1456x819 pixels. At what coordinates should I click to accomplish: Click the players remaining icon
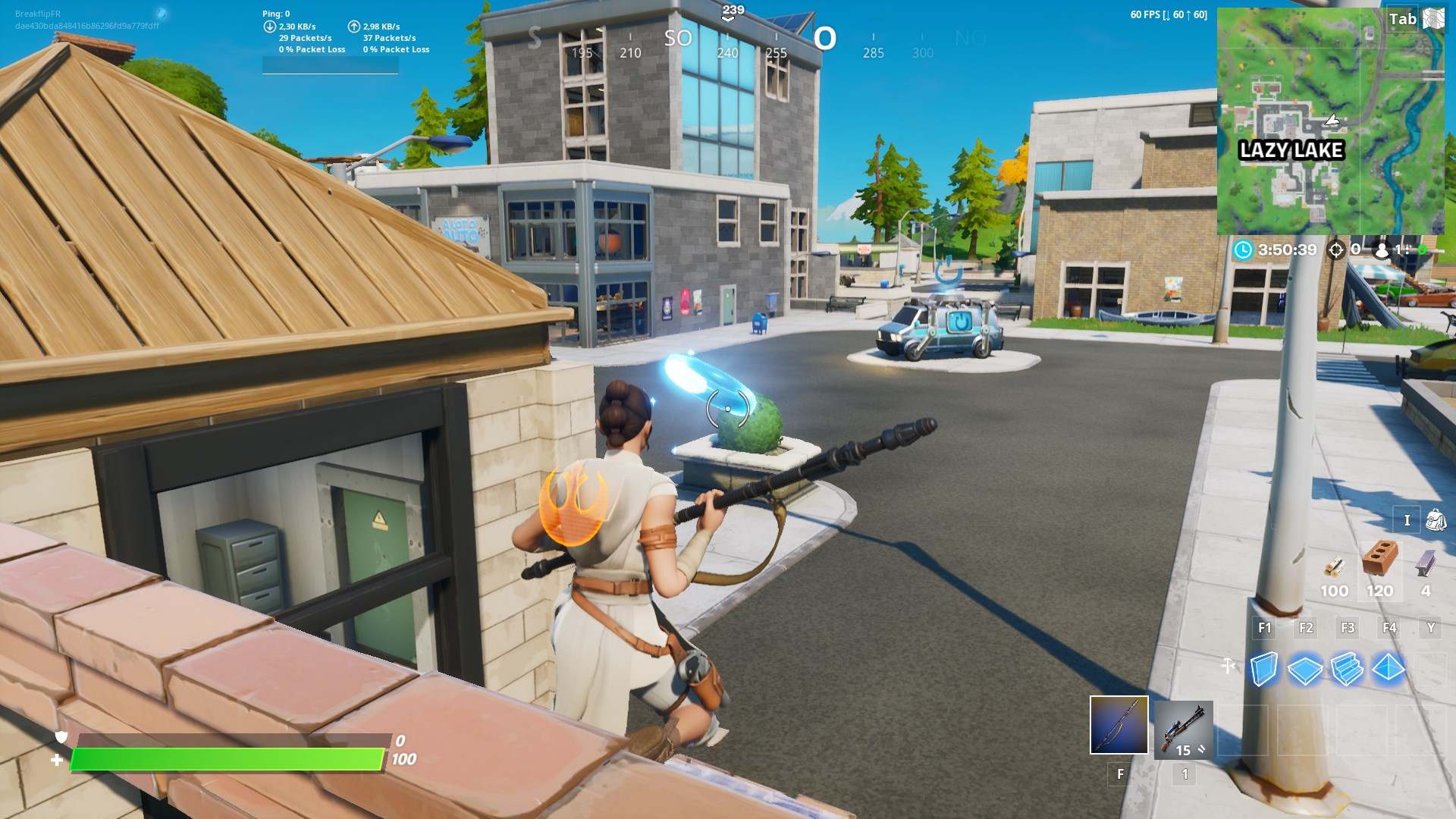[1380, 248]
